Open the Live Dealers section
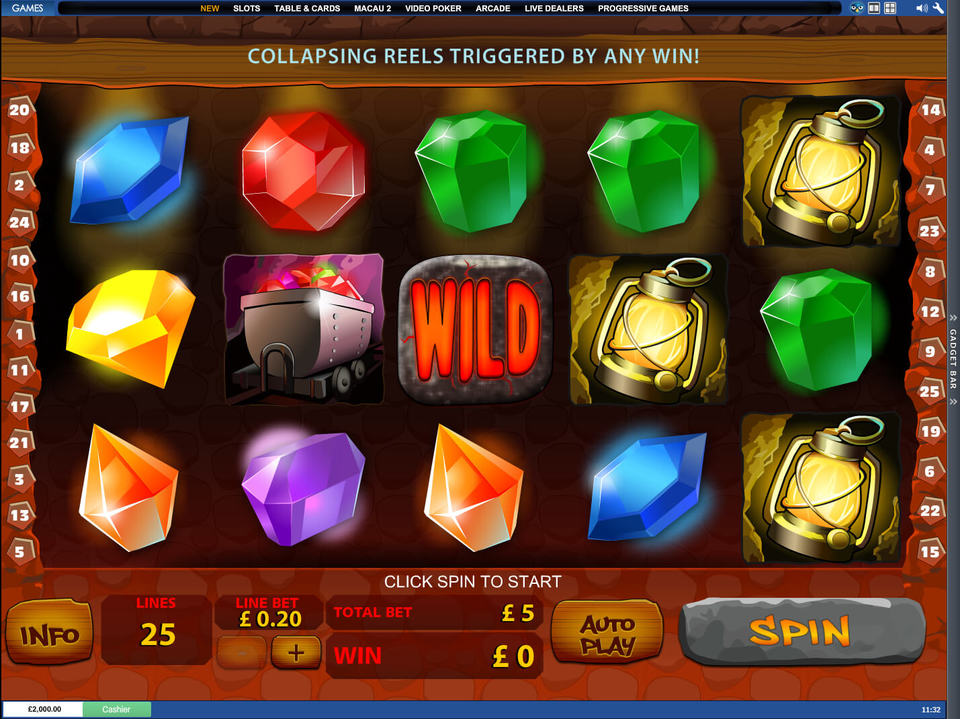The image size is (960, 719). (554, 8)
